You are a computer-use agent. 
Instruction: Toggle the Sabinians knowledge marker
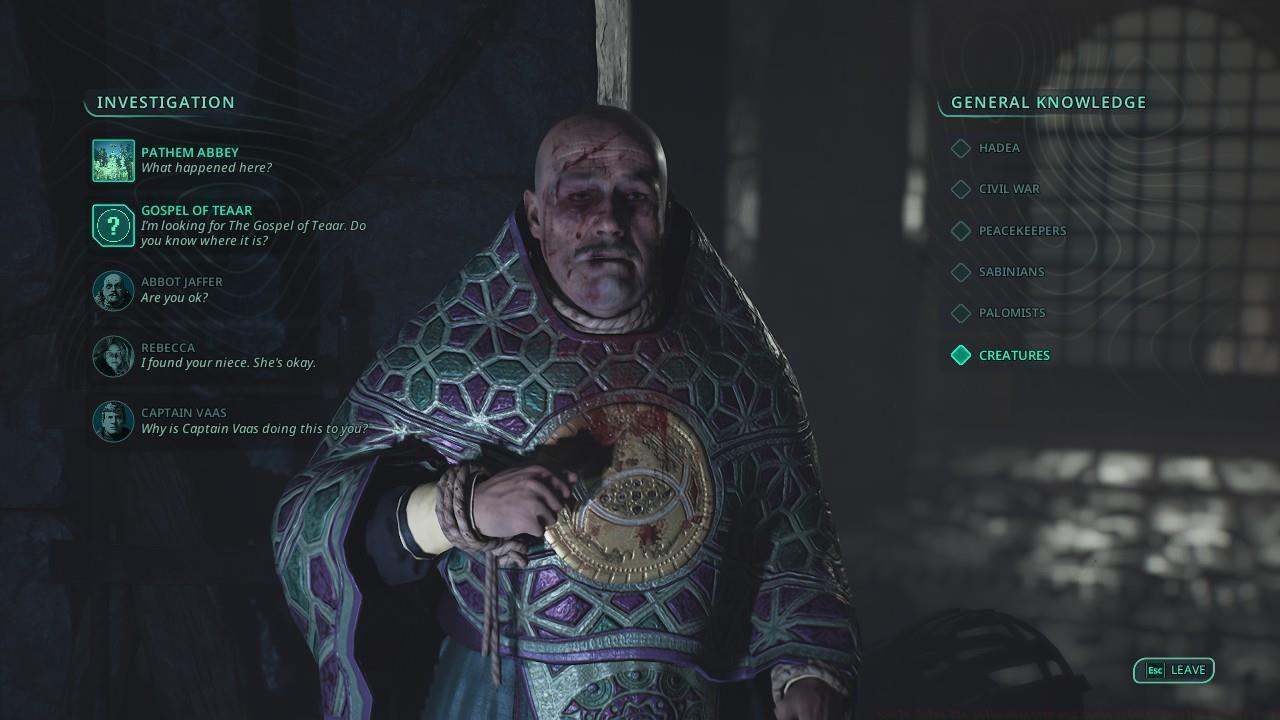point(960,272)
